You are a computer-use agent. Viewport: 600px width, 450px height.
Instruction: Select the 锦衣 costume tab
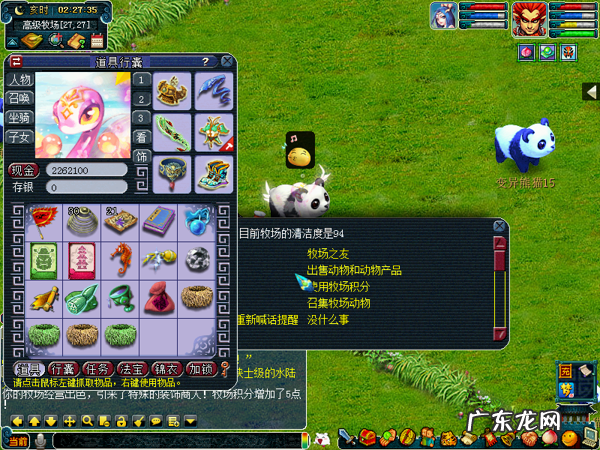coord(166,368)
